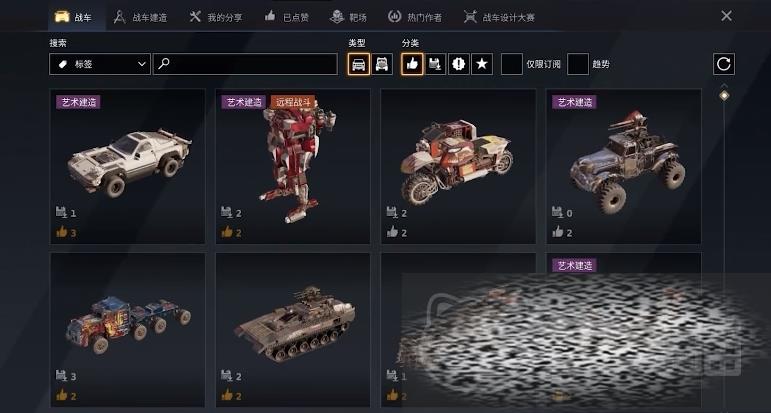Go to the 靶场 tab
This screenshot has height=413, width=771.
pos(350,17)
